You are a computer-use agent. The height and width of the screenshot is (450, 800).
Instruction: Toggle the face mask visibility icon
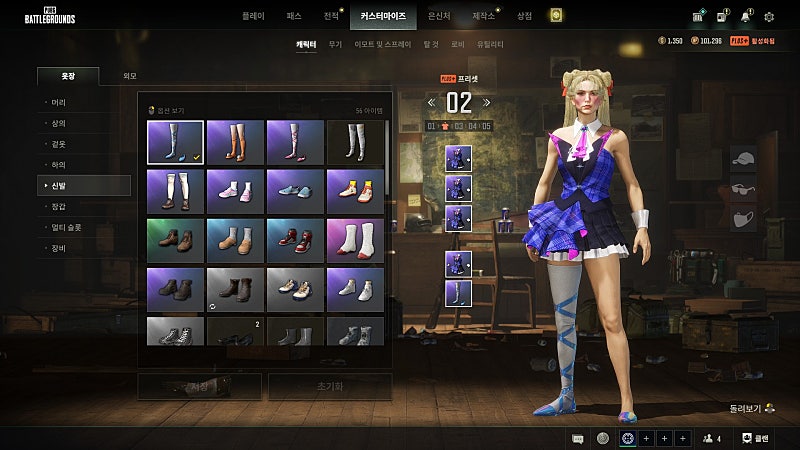point(742,216)
